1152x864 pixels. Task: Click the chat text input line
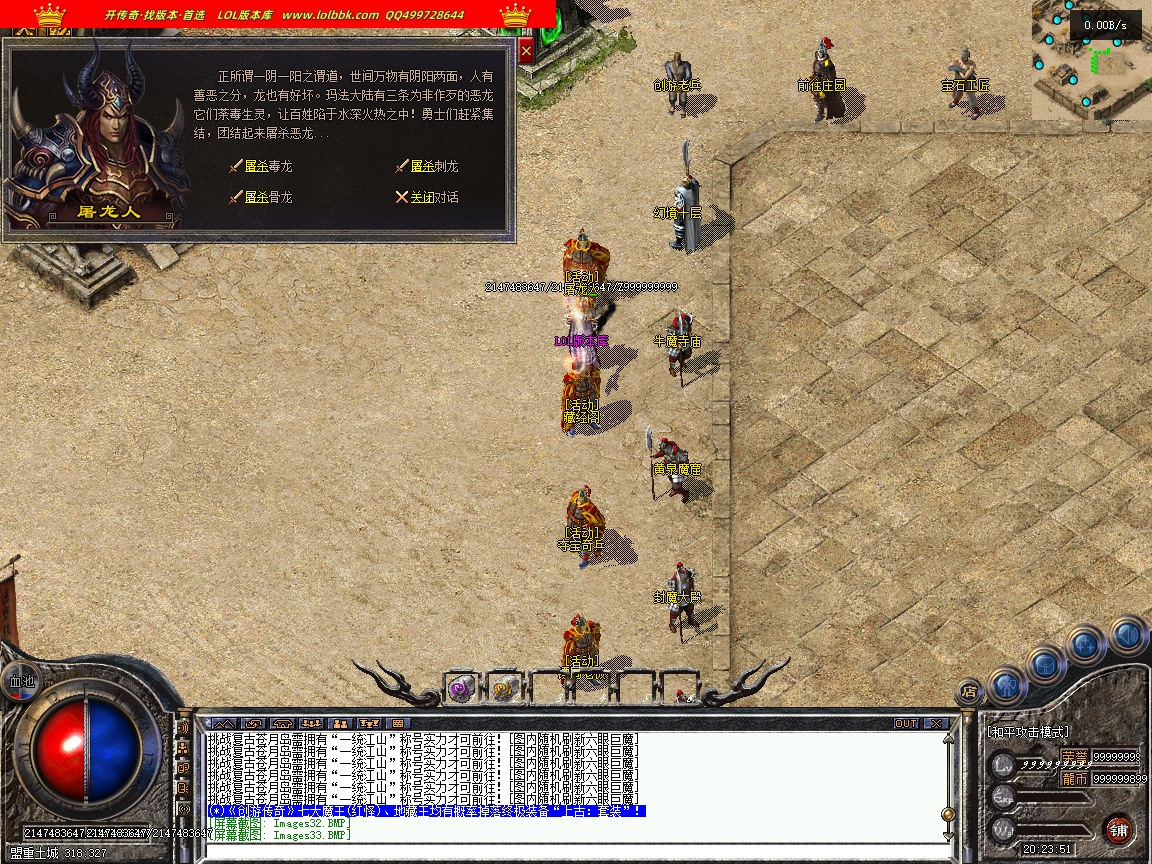click(x=570, y=848)
